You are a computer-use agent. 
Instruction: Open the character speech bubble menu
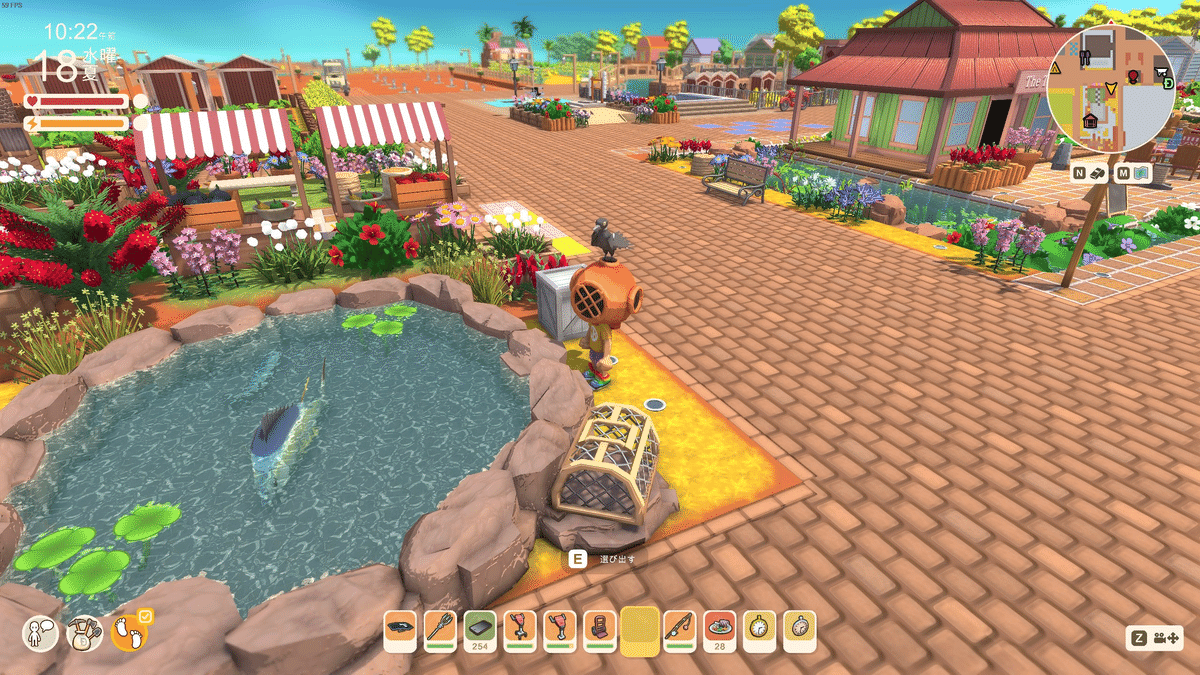click(x=41, y=633)
